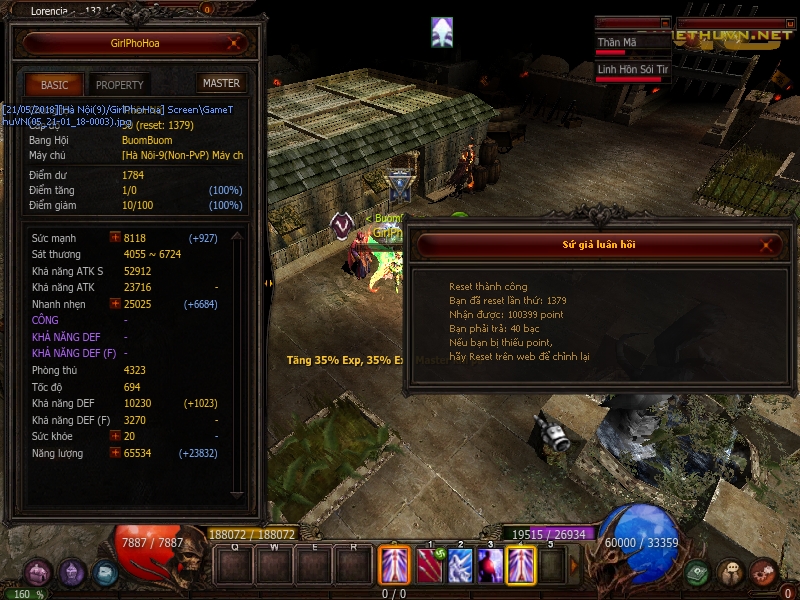Activate skill slot 3 with red figure
The width and height of the screenshot is (800, 600).
click(490, 566)
